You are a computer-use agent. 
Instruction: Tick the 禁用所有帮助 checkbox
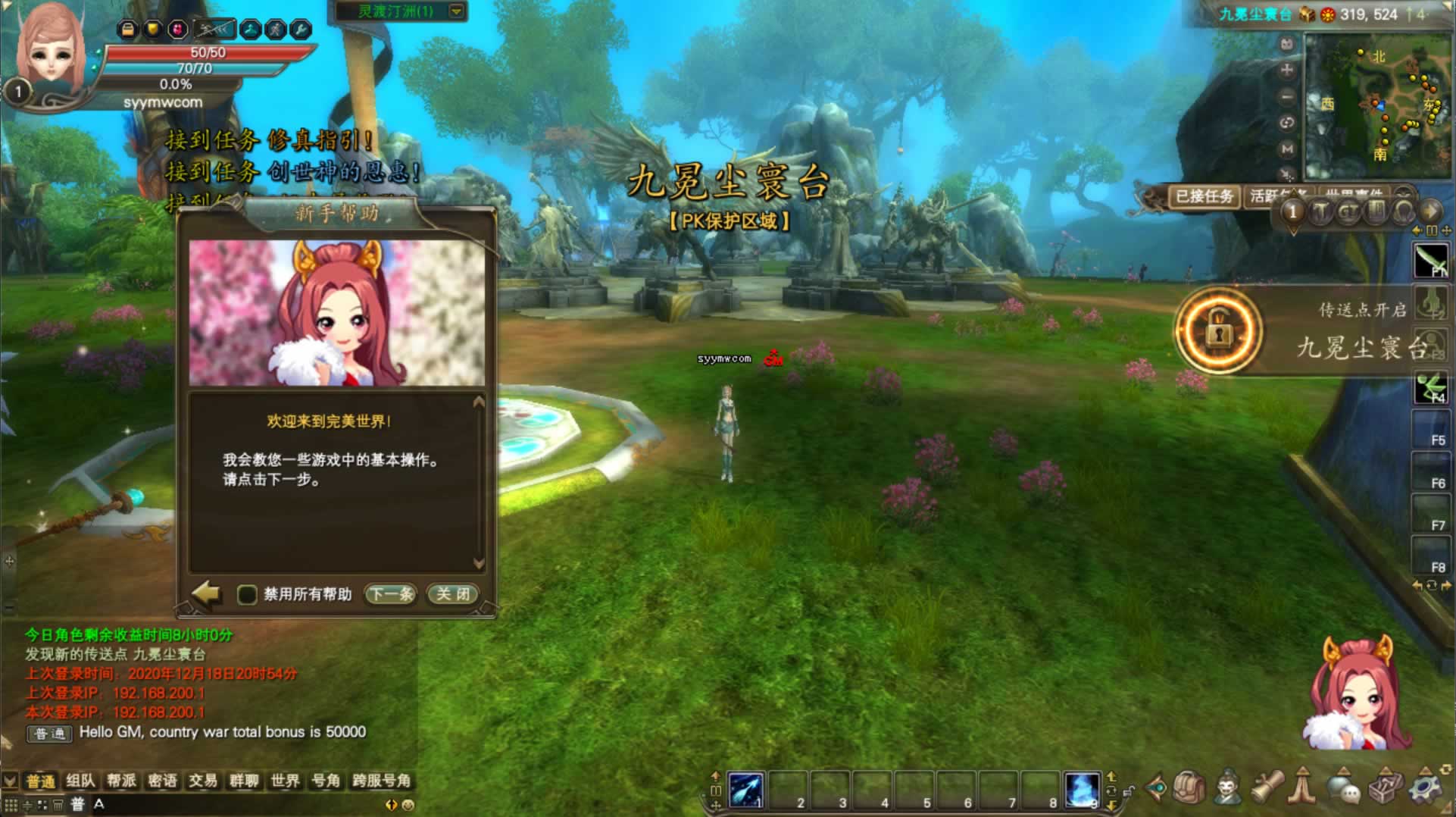click(x=247, y=595)
